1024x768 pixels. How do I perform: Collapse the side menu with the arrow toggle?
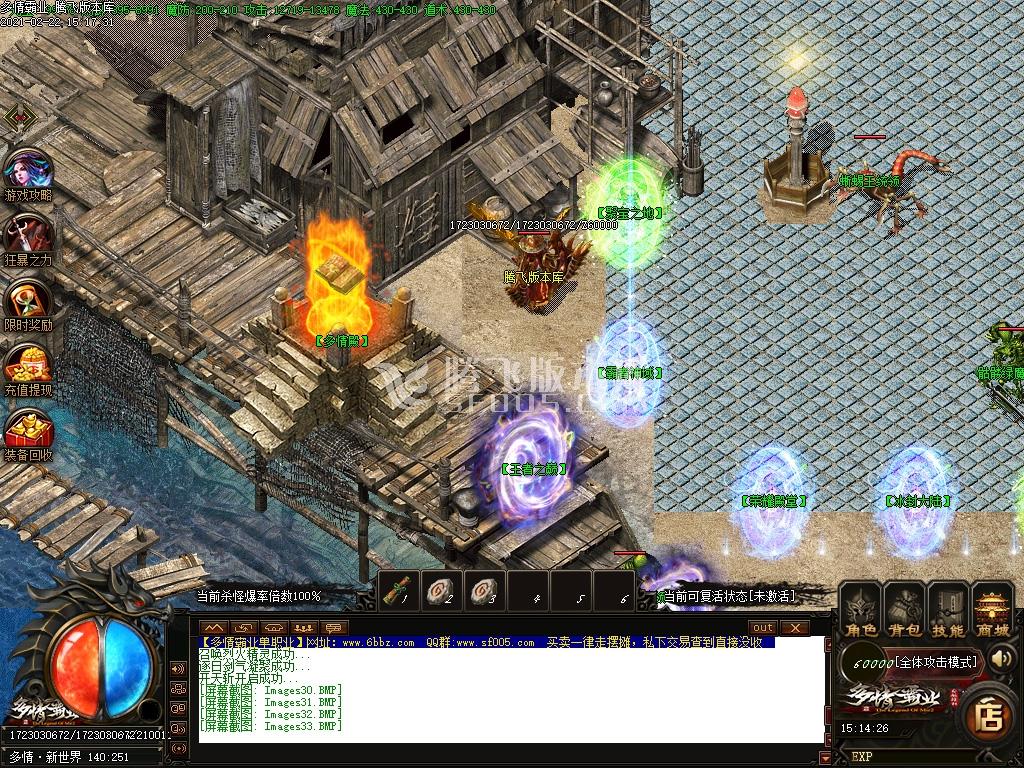20,117
